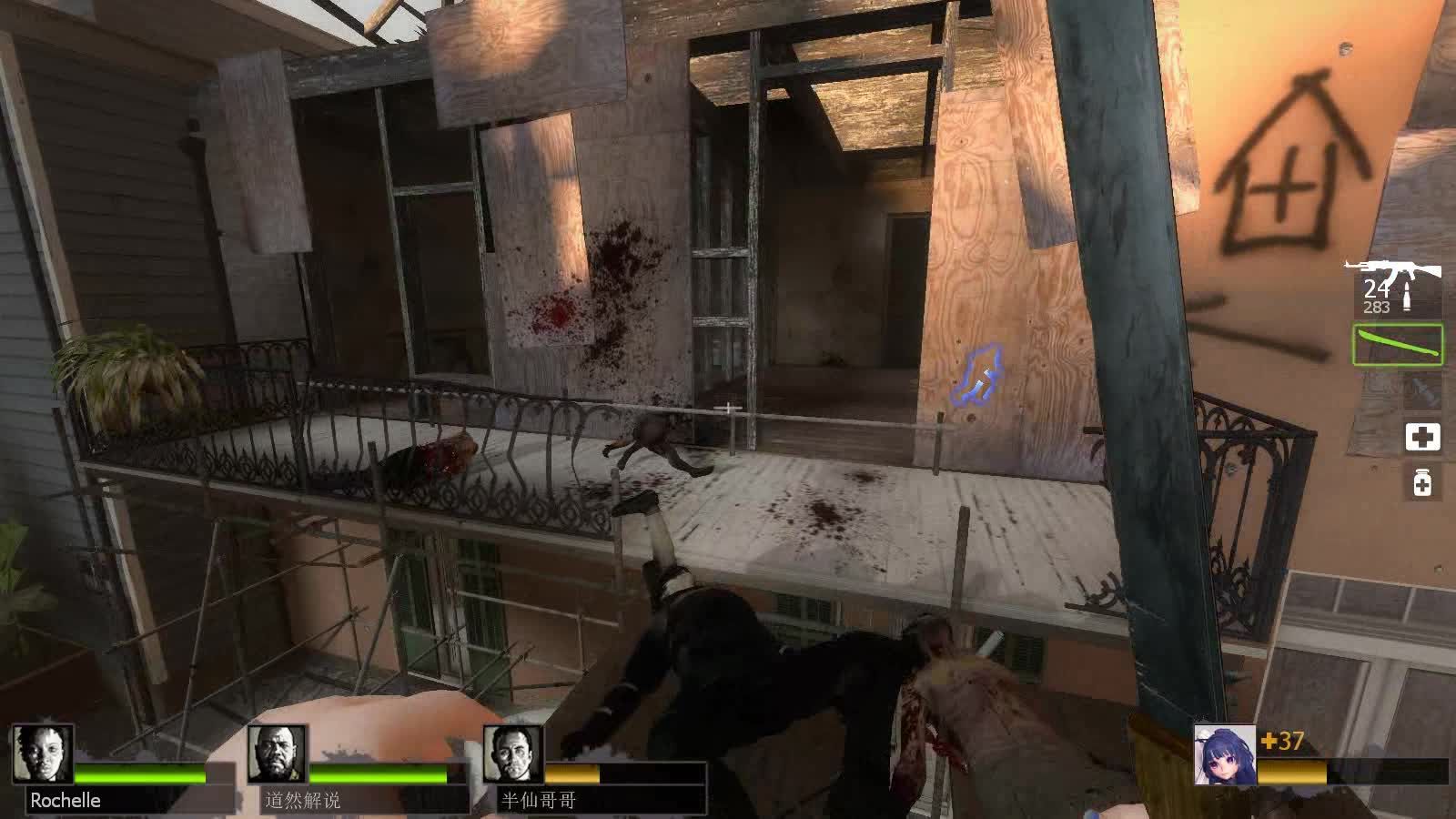Select the pain pills bottle slot
The height and width of the screenshot is (819, 1456).
pos(1422,482)
